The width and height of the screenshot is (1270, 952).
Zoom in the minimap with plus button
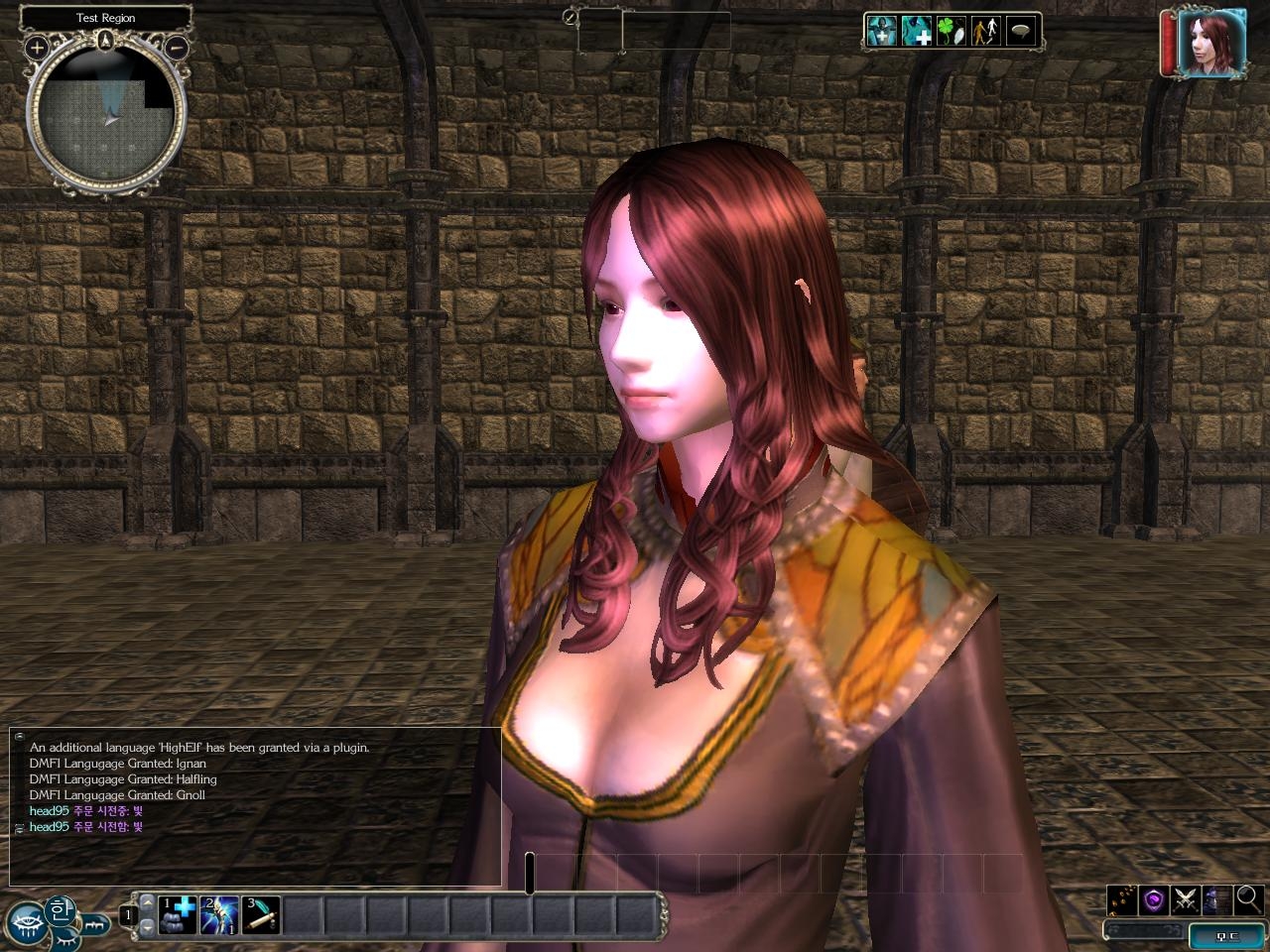(37, 47)
